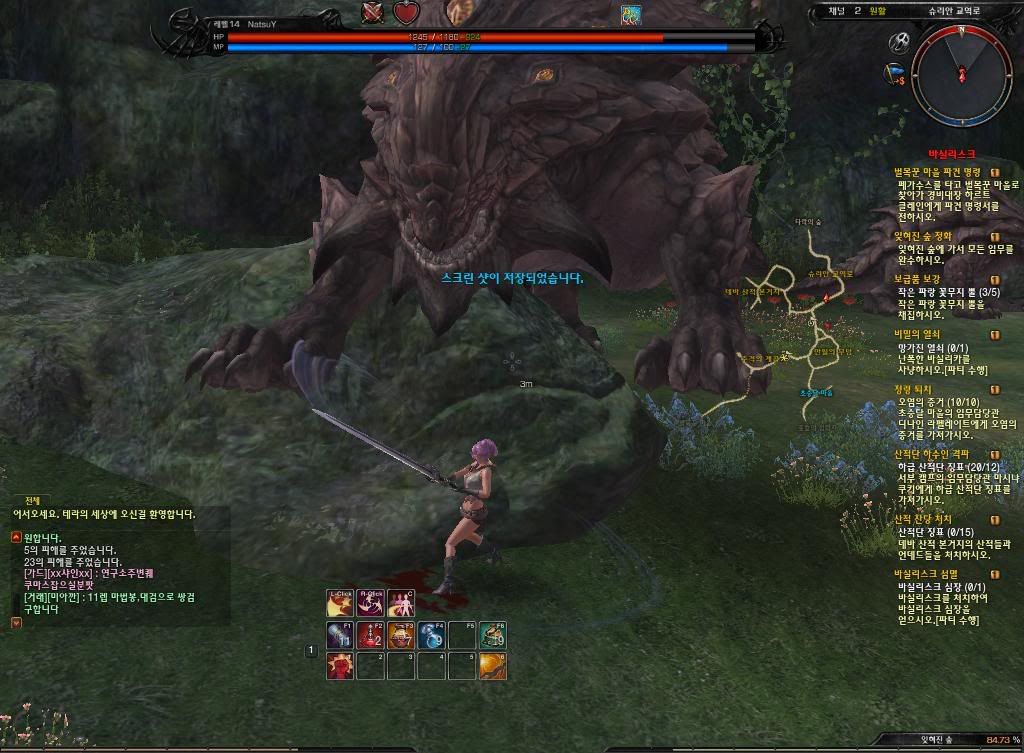
Task: Use the F1 scroll item
Action: [x=340, y=635]
